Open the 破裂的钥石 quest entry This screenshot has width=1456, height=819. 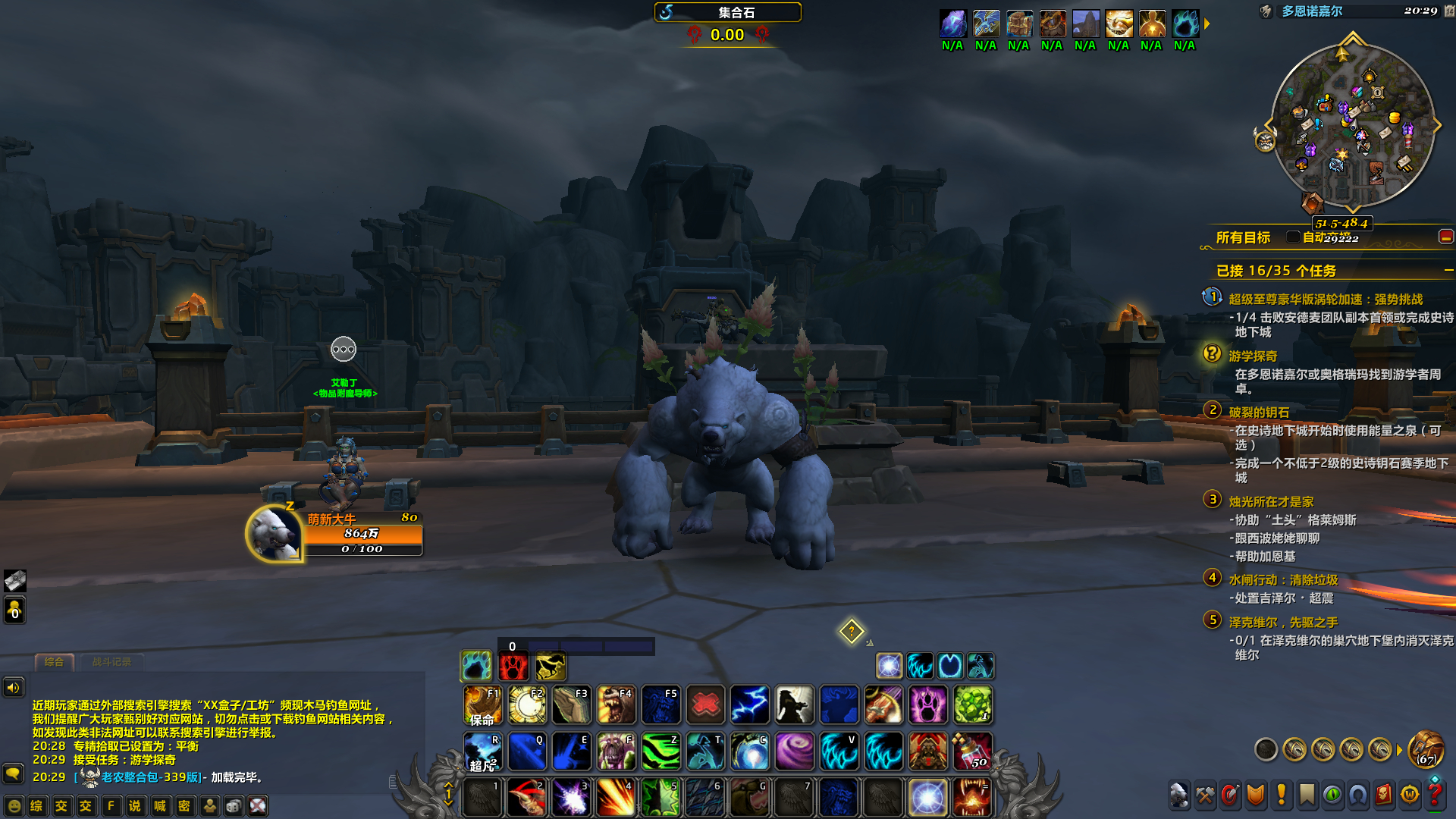tap(1259, 413)
